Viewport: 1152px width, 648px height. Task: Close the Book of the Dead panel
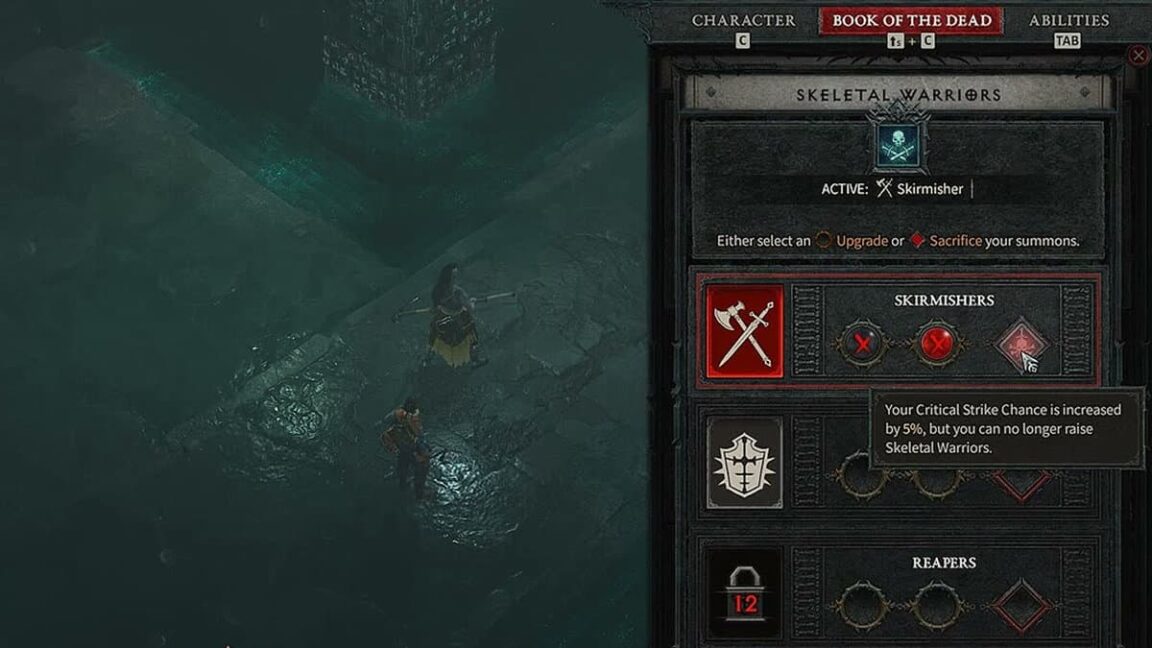[x=1138, y=56]
